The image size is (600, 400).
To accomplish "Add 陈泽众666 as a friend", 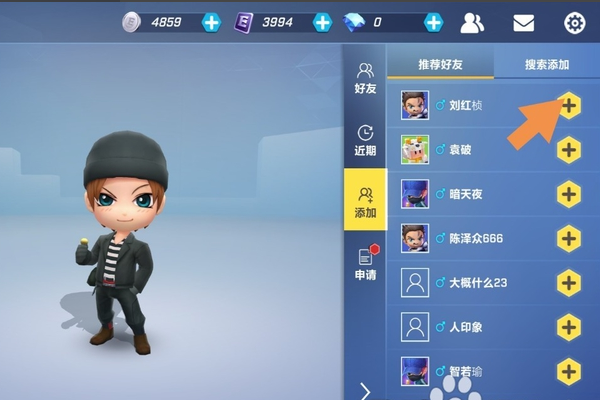I will pos(569,238).
